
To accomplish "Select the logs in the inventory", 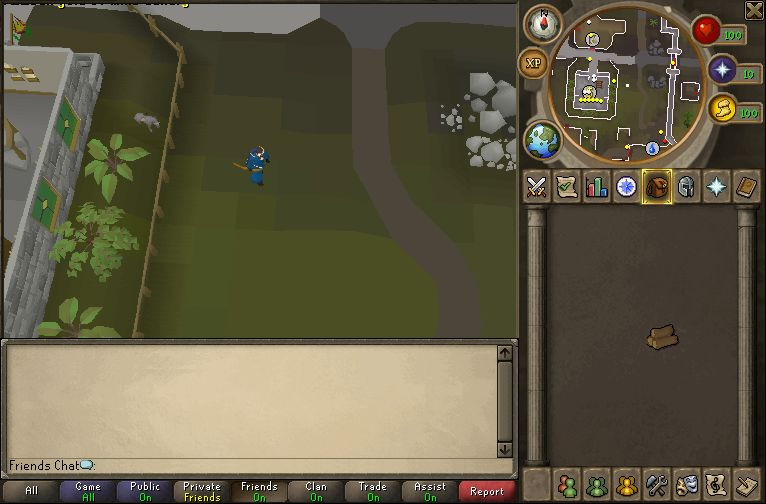I will [661, 338].
